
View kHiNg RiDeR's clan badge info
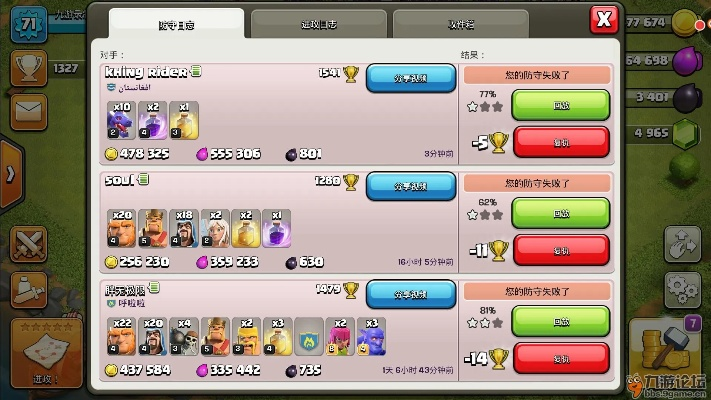pos(110,88)
